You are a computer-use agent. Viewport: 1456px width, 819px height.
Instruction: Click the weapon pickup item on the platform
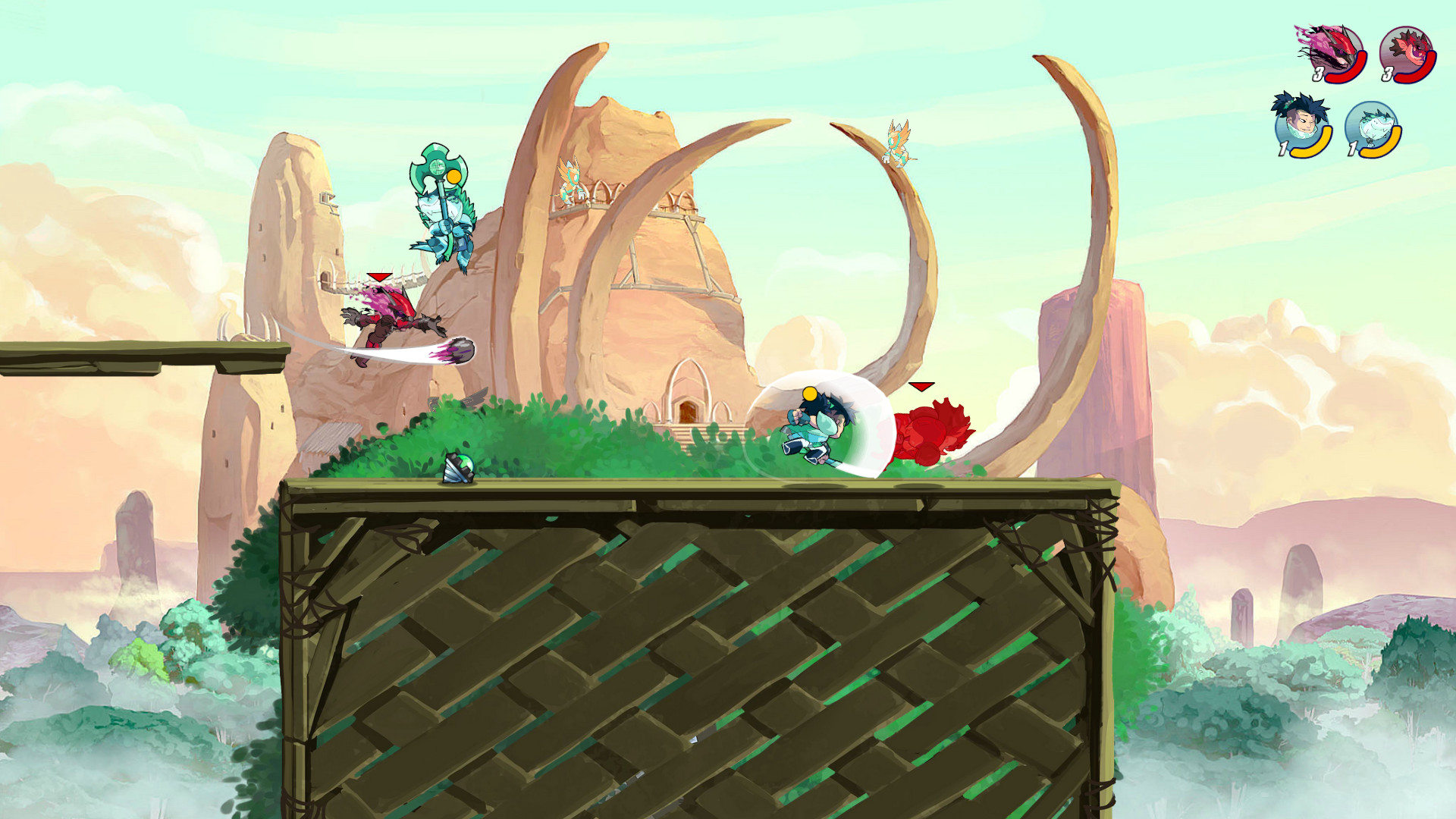(x=457, y=469)
